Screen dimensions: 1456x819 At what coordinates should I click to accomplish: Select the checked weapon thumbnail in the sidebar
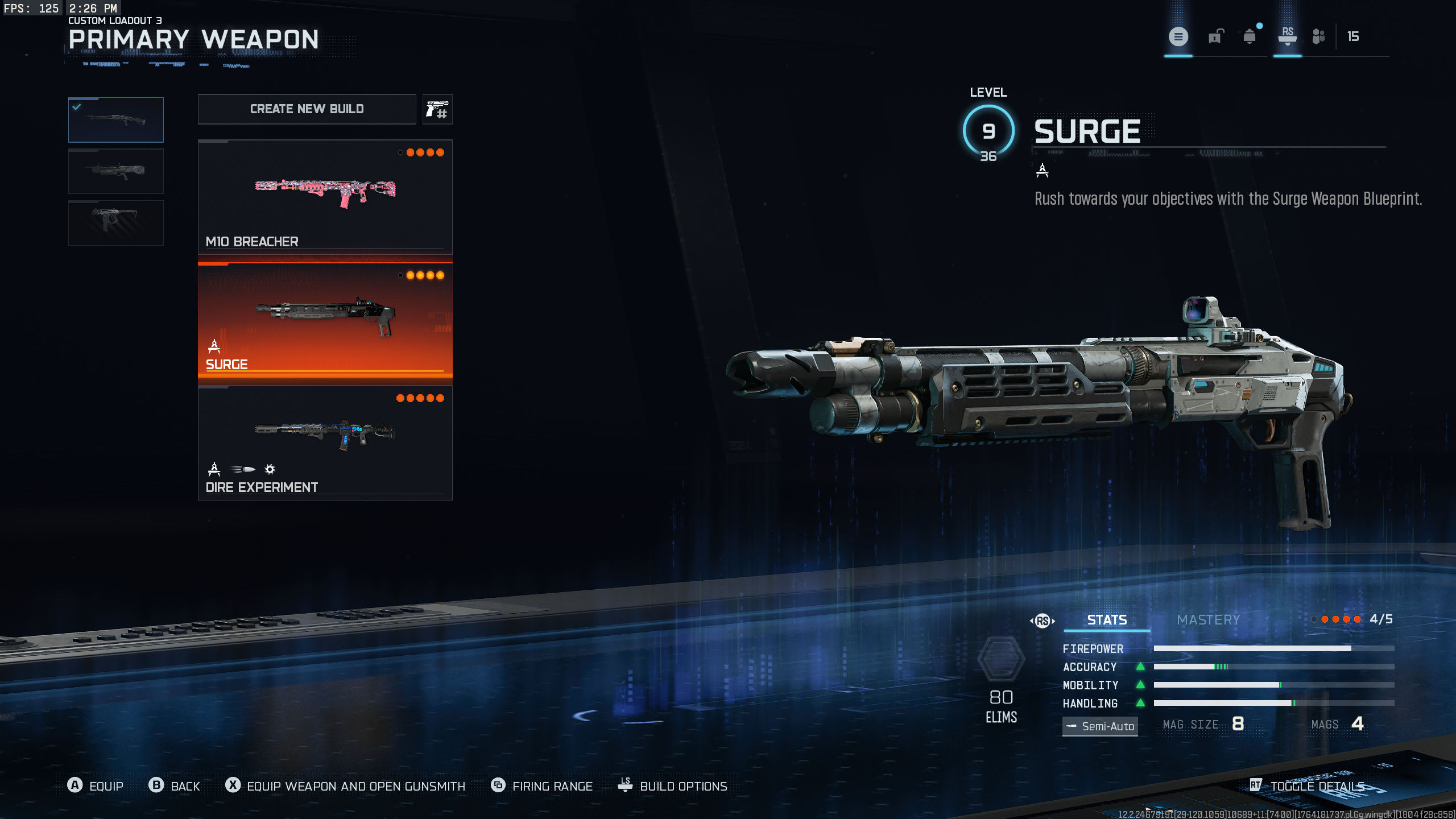click(115, 119)
